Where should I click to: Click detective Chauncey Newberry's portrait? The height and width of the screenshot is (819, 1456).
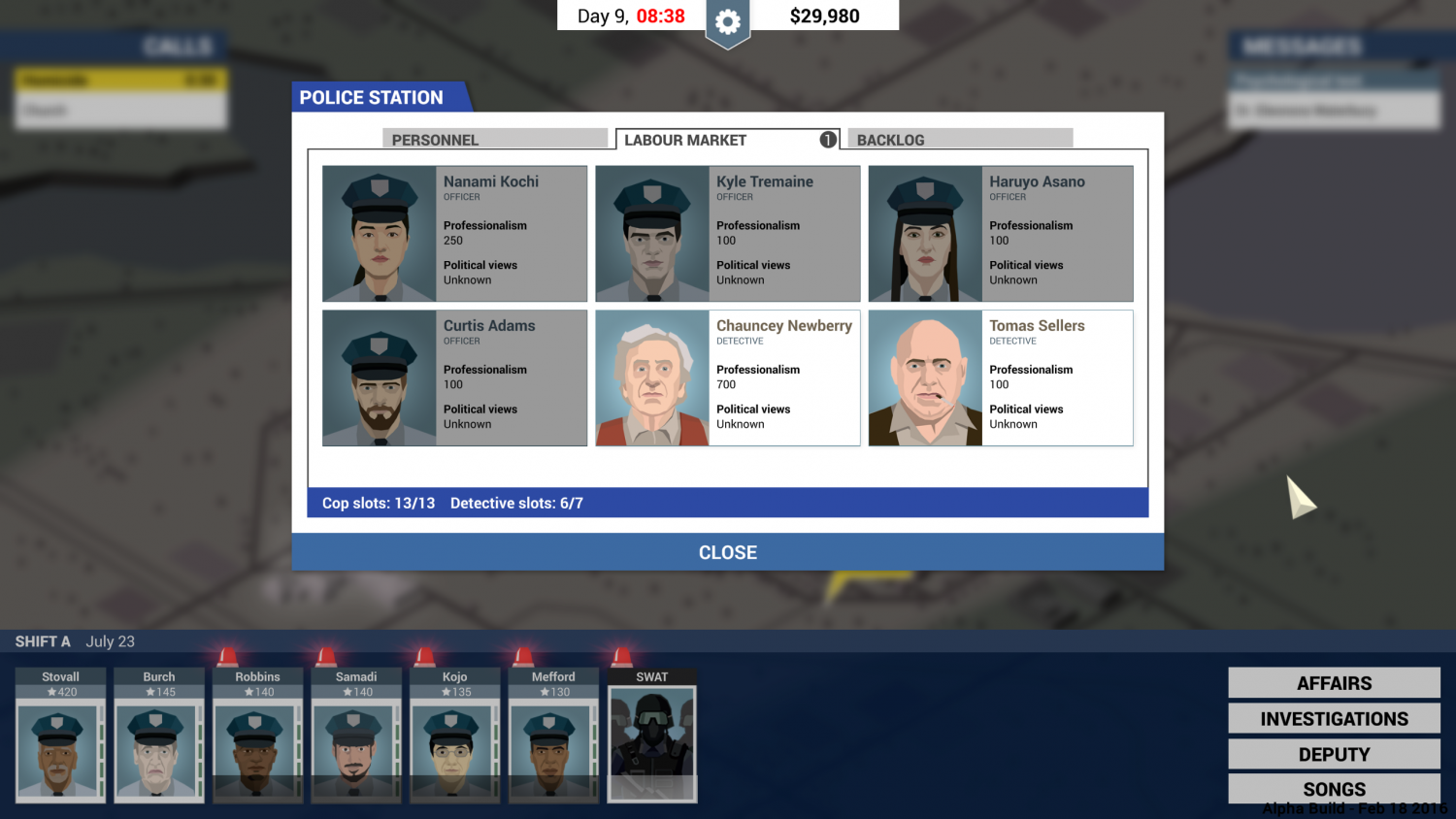[651, 377]
